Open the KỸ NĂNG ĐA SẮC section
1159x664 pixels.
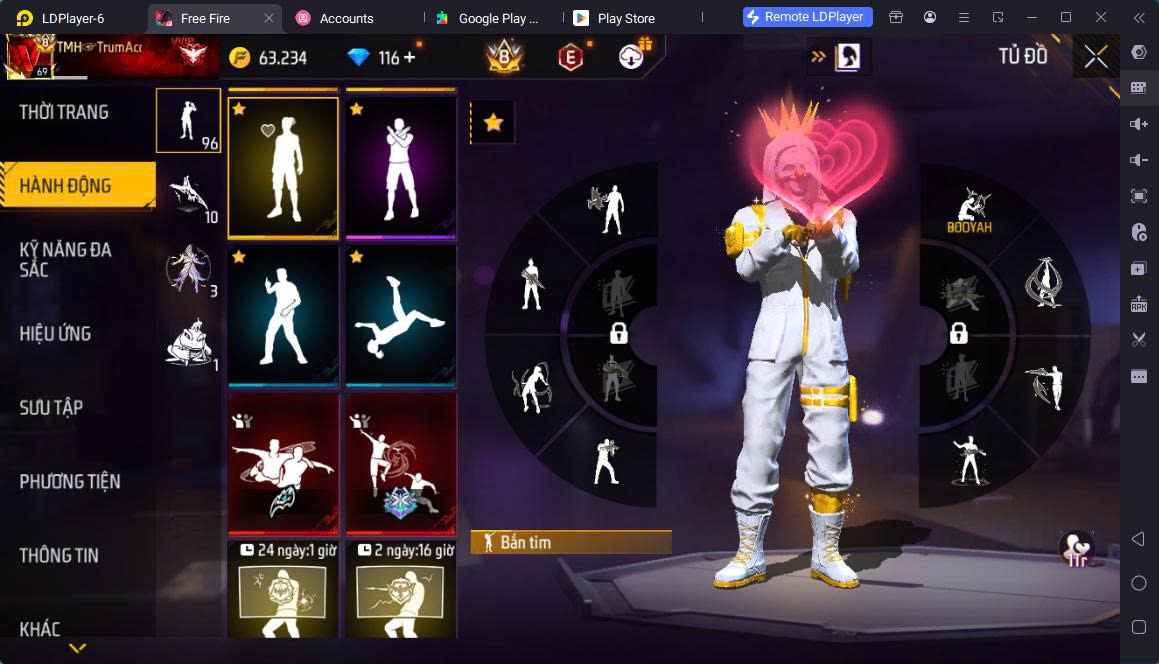(x=66, y=260)
